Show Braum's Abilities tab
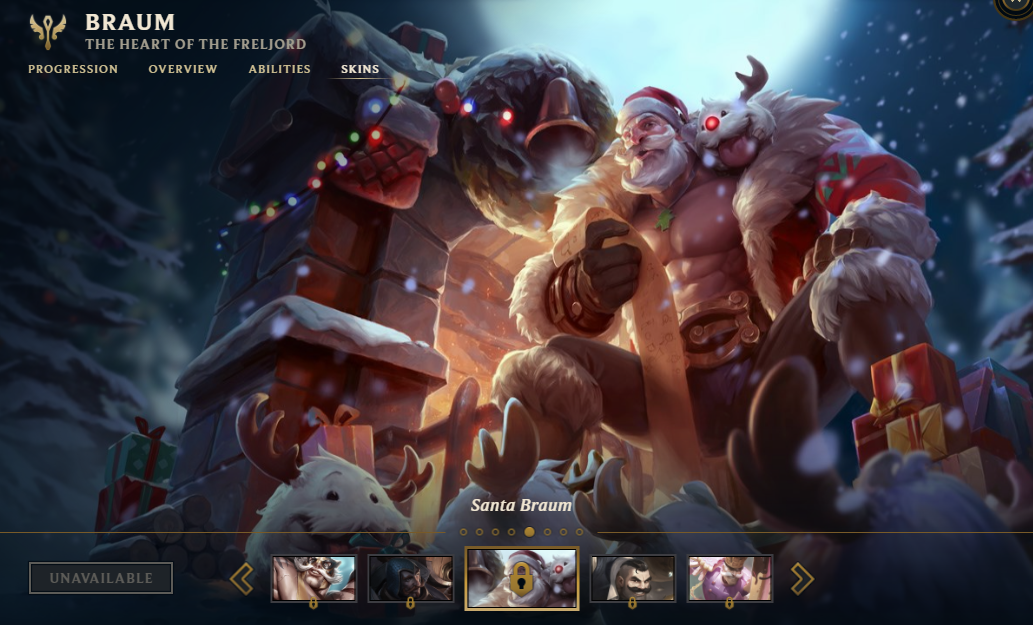The height and width of the screenshot is (625, 1033). coord(280,69)
